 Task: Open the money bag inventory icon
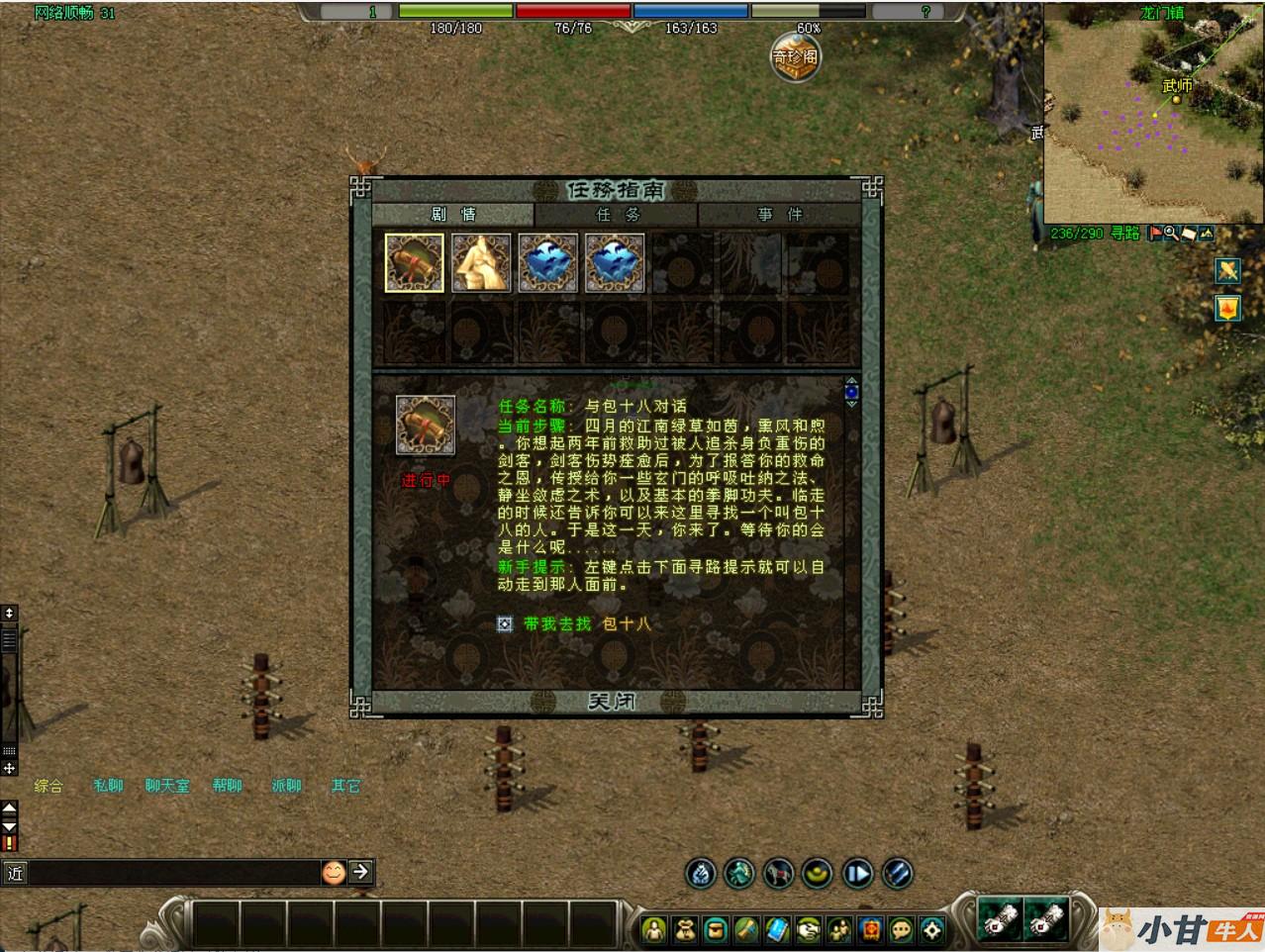point(685,930)
